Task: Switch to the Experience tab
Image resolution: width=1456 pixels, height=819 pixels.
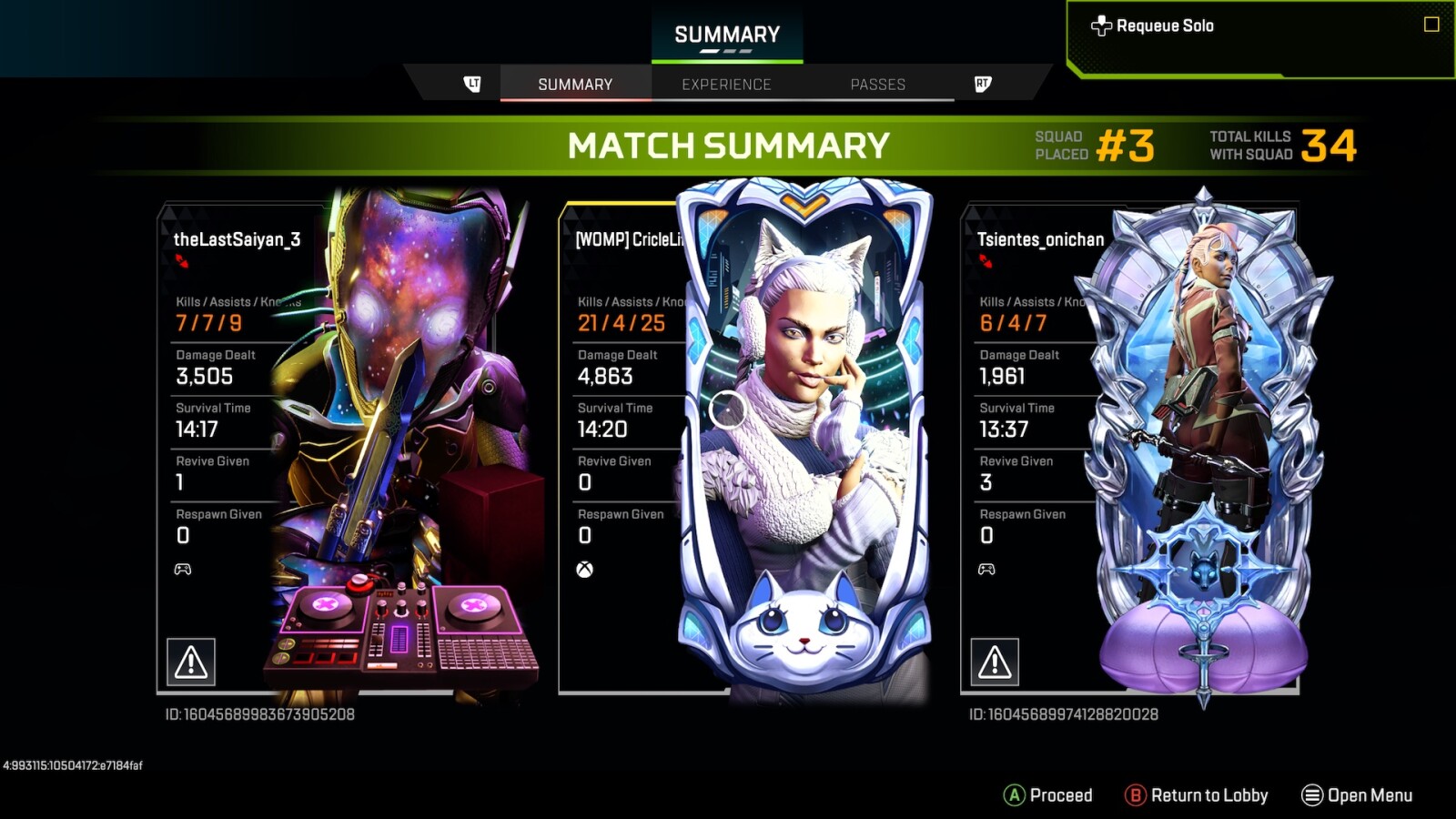Action: (726, 85)
